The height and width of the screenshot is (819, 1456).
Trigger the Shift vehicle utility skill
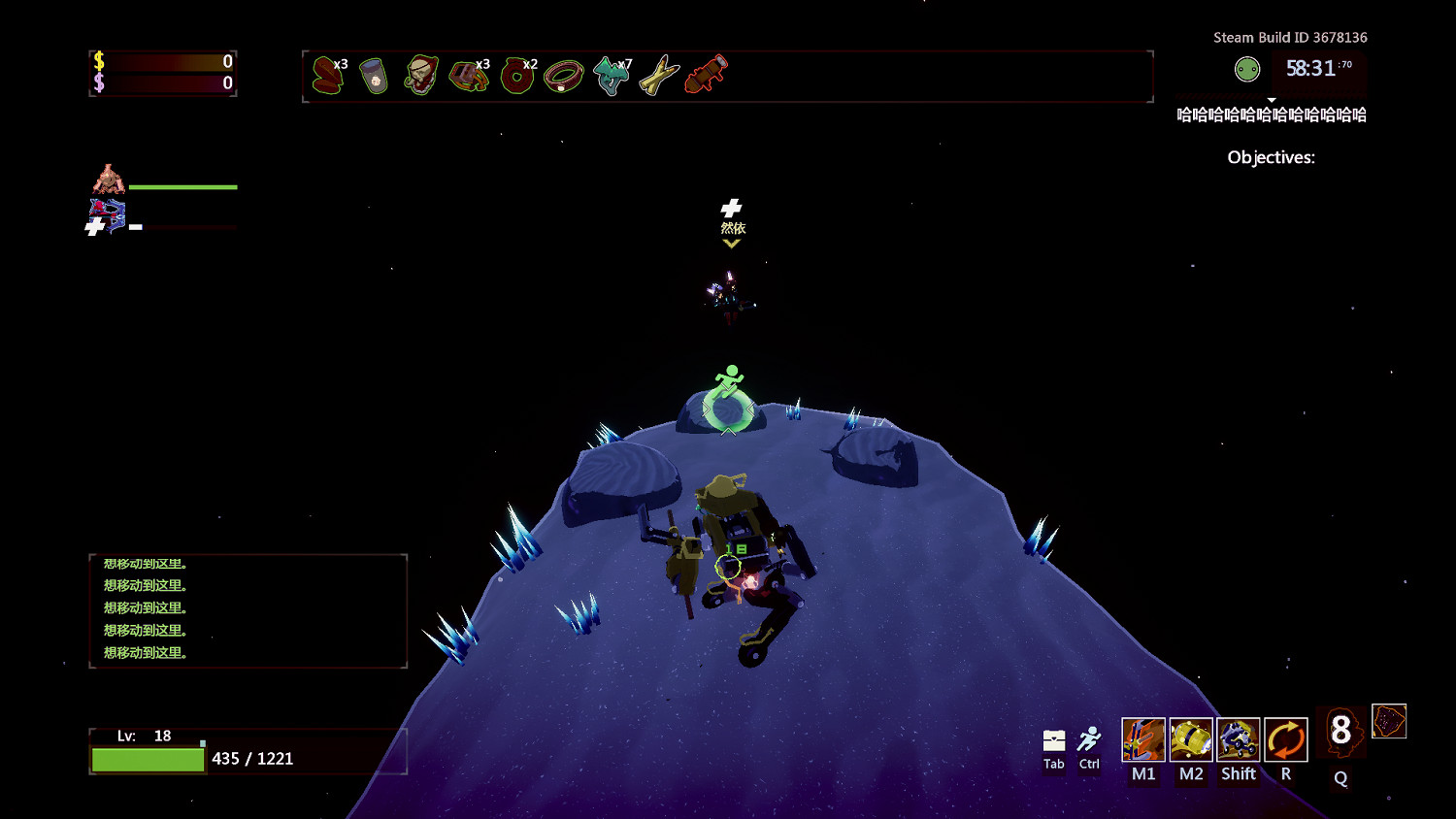click(1239, 740)
